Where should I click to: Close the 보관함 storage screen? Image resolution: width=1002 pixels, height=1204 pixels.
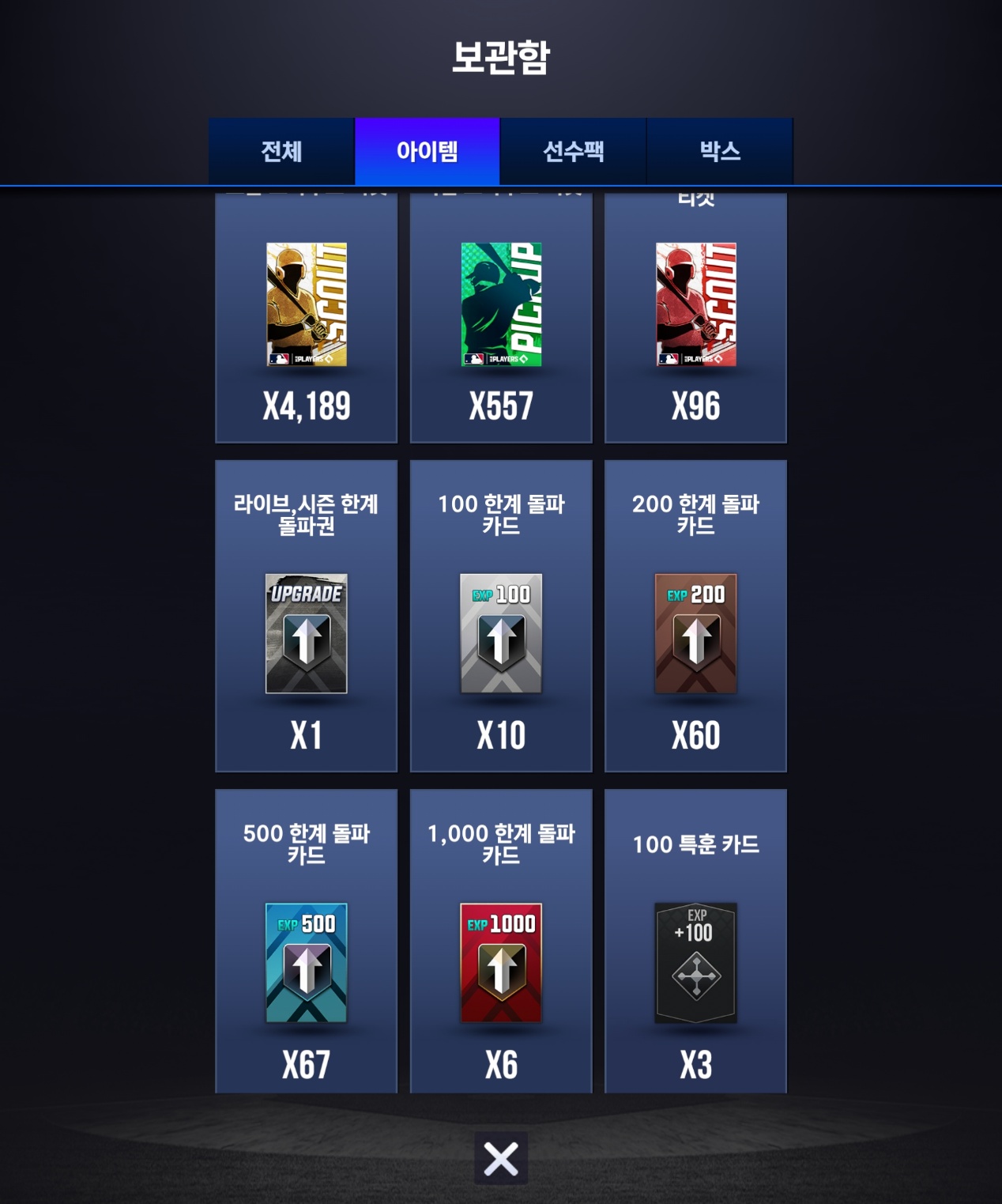tap(501, 1159)
